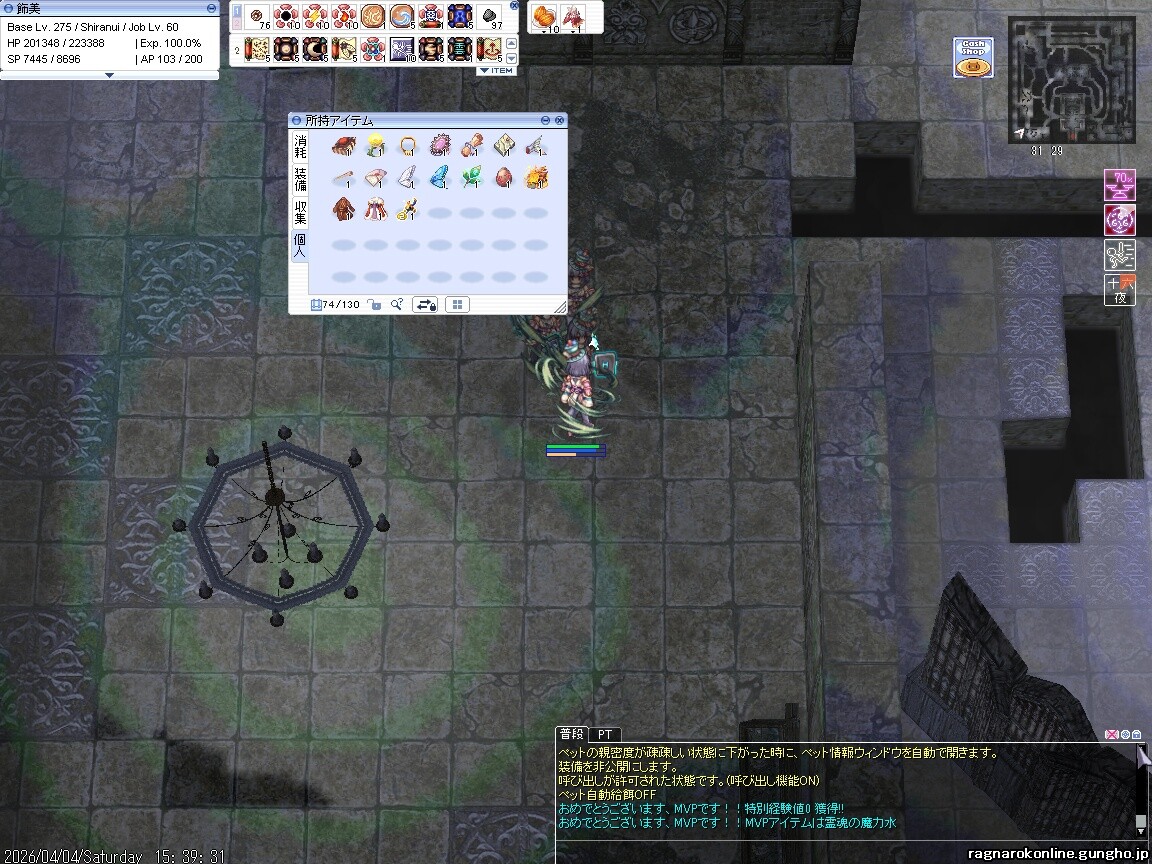
Task: Click the inventory padlock icon
Action: click(x=374, y=305)
